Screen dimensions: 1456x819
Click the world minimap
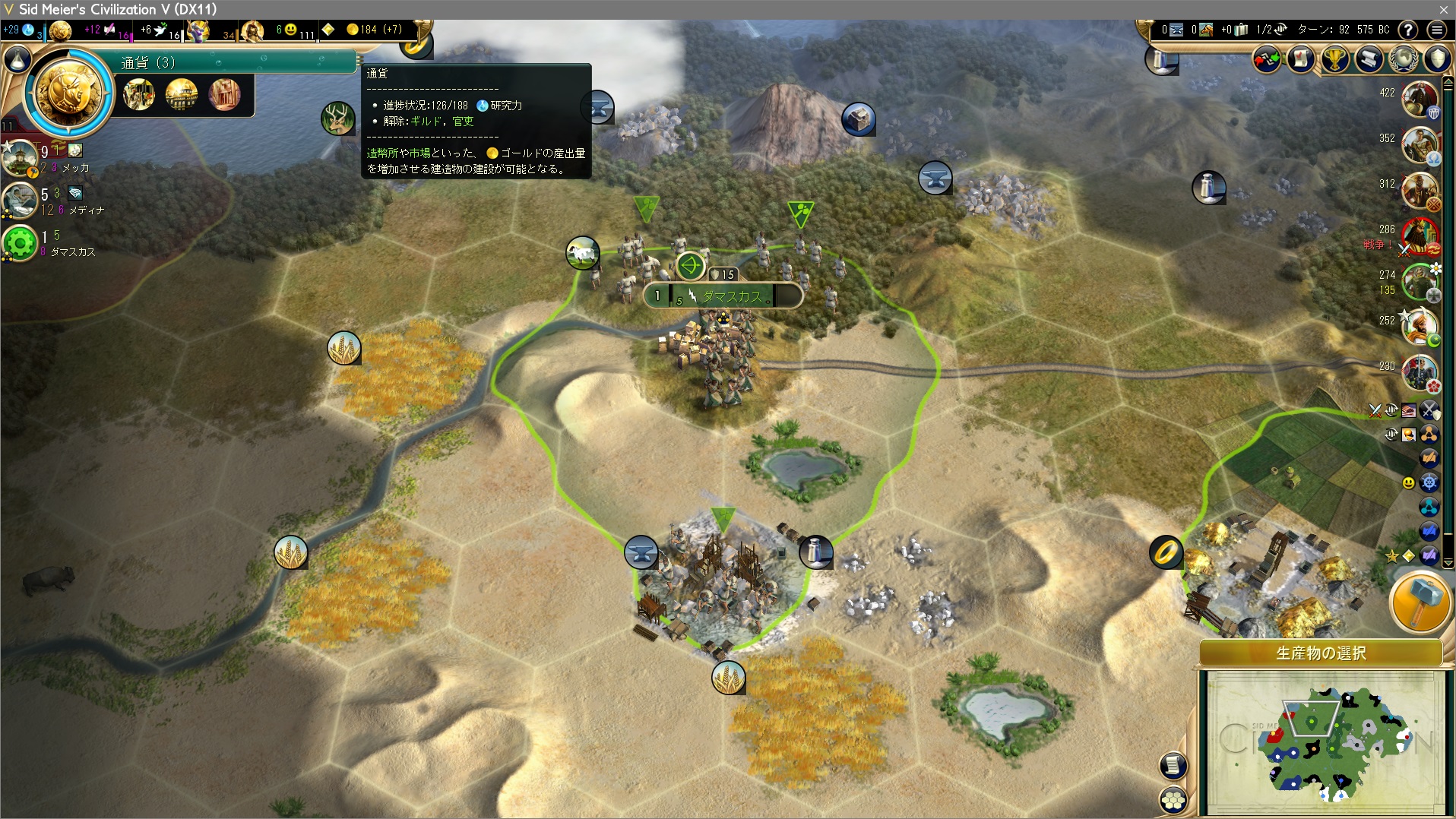(1325, 742)
